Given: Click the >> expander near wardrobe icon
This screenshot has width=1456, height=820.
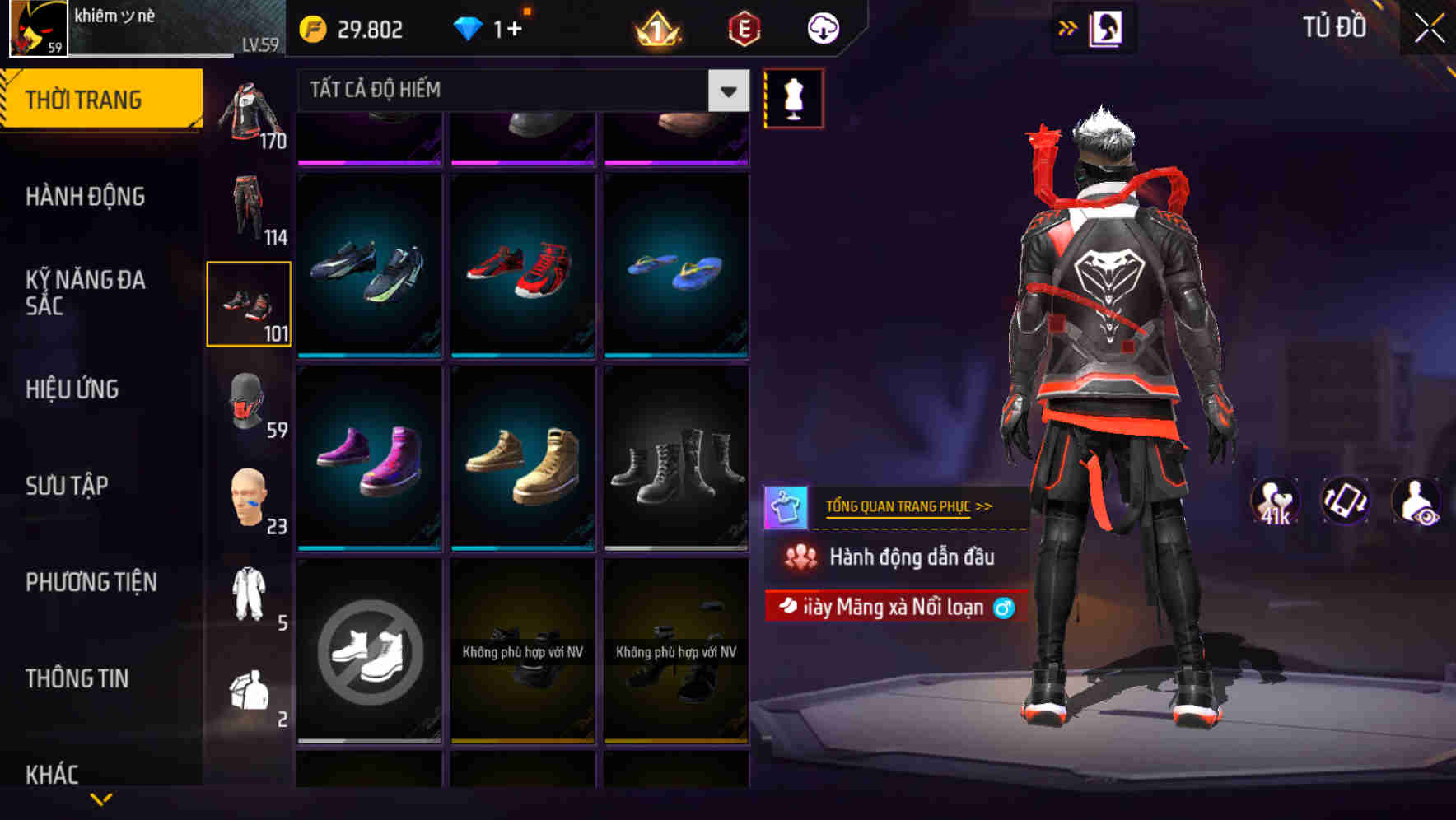Looking at the screenshot, I should [1066, 27].
